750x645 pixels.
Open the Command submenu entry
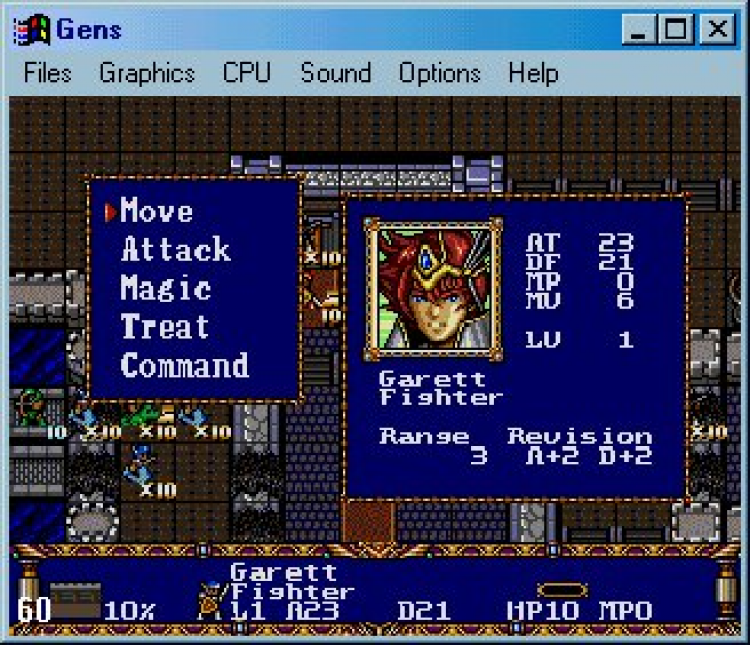click(x=185, y=366)
